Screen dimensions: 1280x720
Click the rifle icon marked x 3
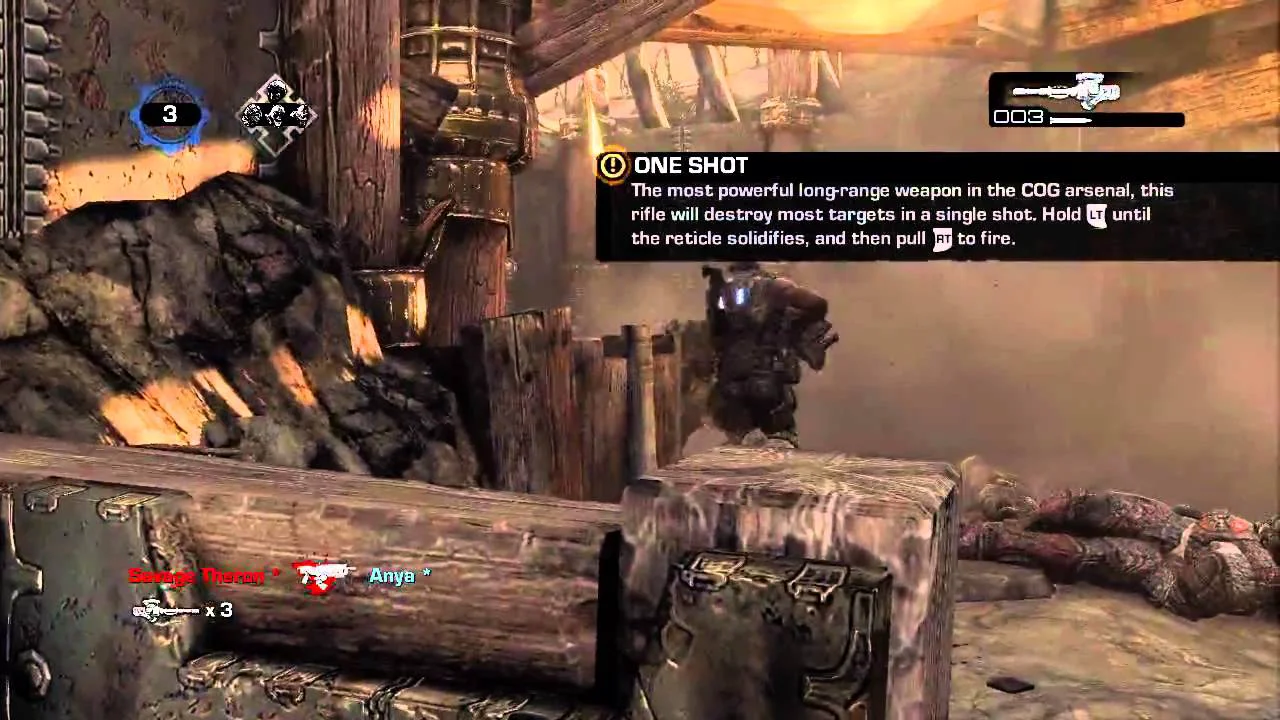point(166,610)
